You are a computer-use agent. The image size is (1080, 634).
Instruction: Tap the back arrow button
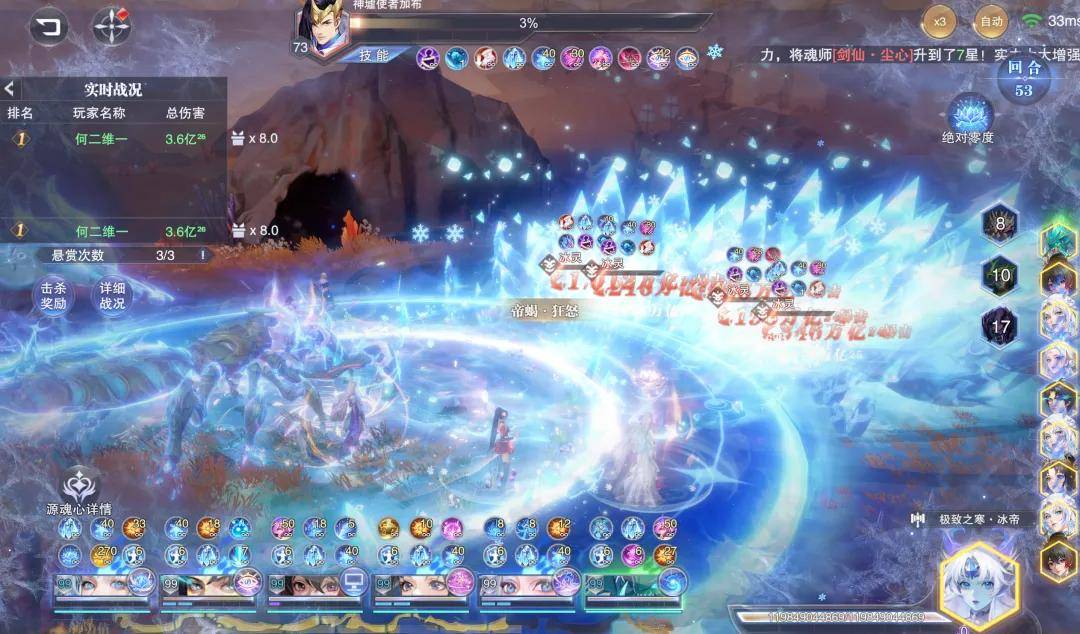pyautogui.click(x=49, y=26)
